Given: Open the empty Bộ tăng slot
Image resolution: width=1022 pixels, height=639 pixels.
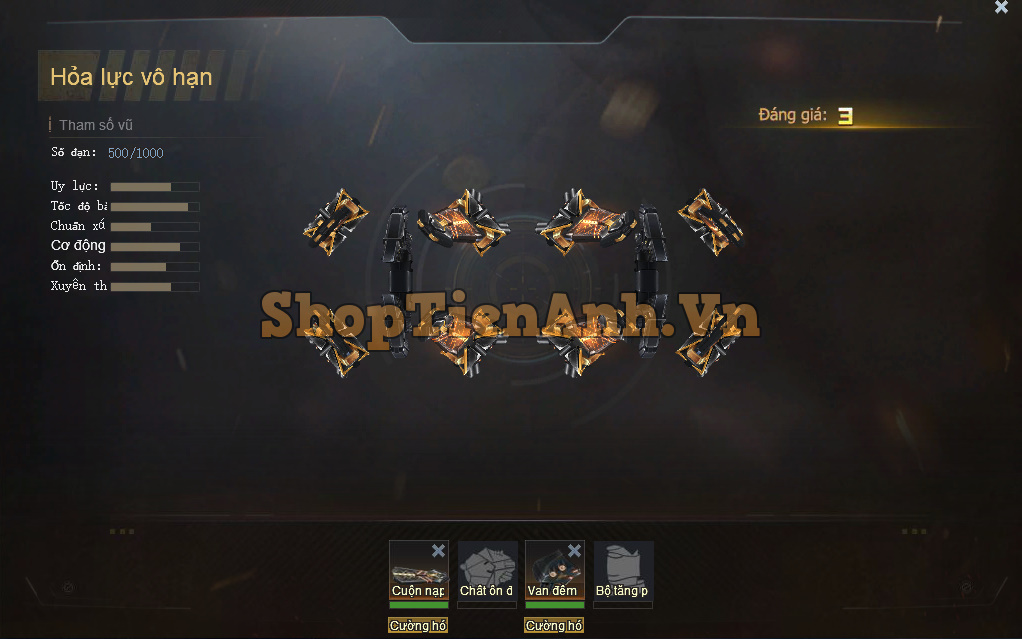Looking at the screenshot, I should point(623,572).
